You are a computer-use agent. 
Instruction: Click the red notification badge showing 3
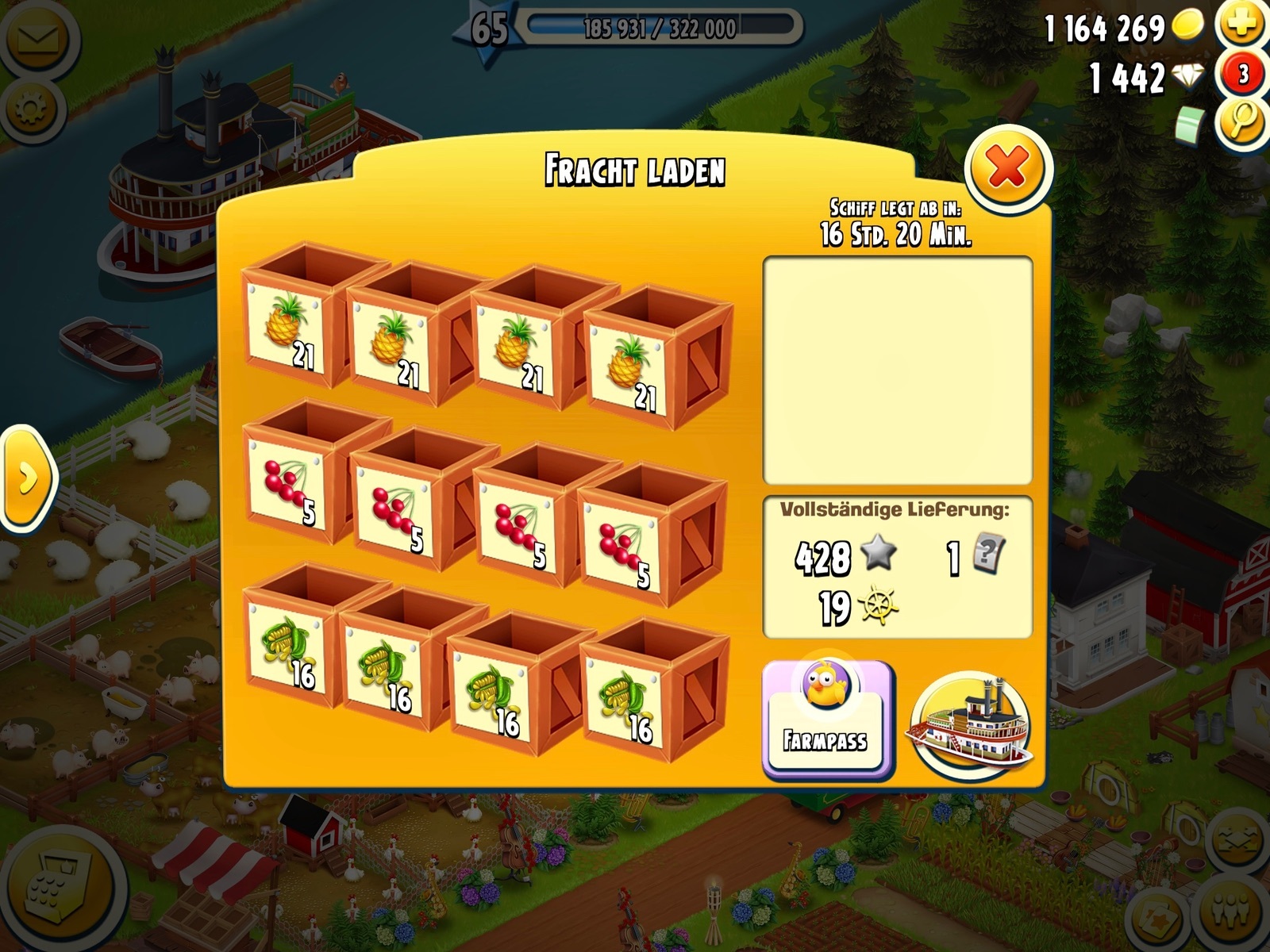[x=1242, y=75]
